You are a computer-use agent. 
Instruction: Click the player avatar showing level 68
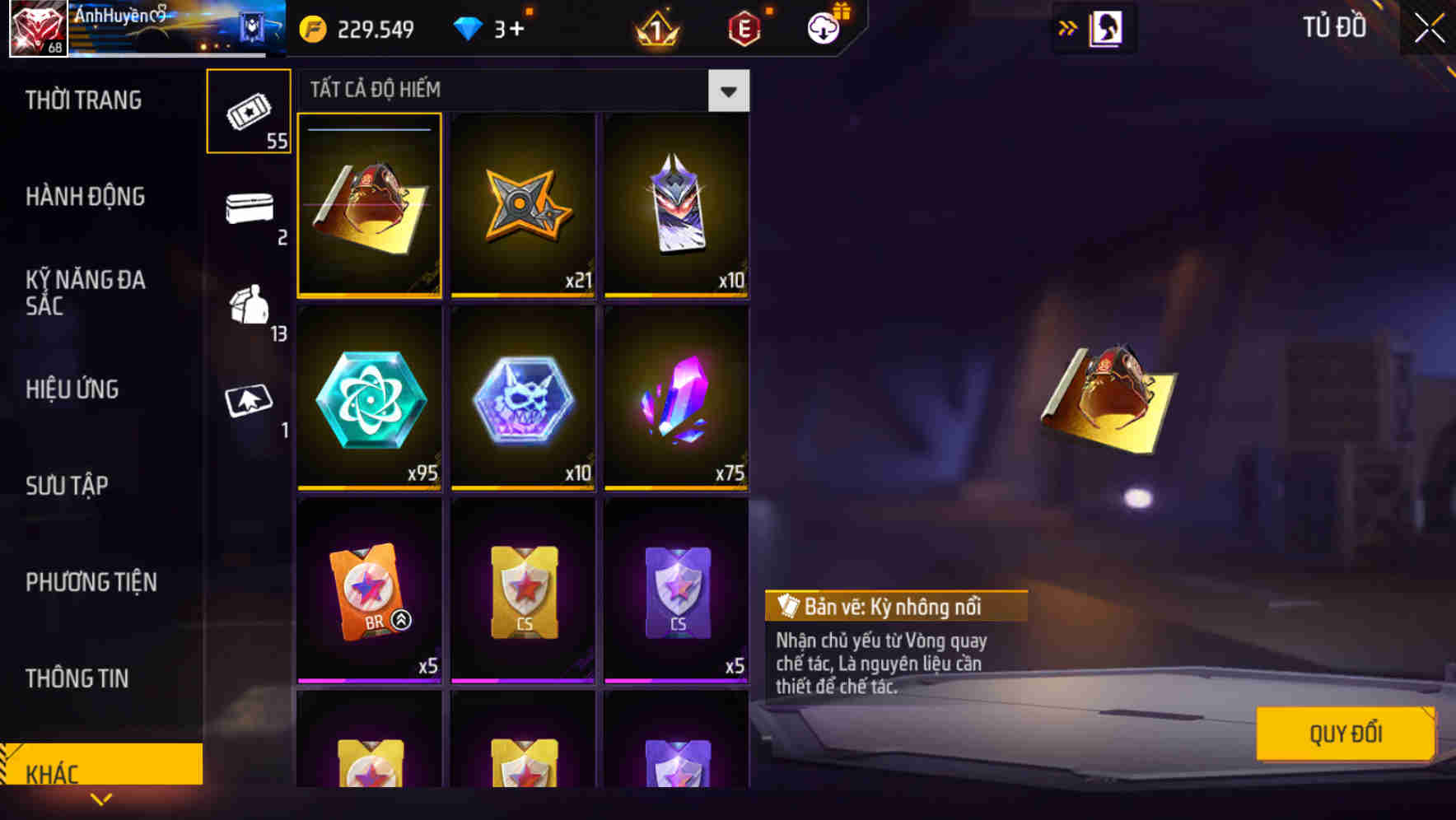coord(36,27)
